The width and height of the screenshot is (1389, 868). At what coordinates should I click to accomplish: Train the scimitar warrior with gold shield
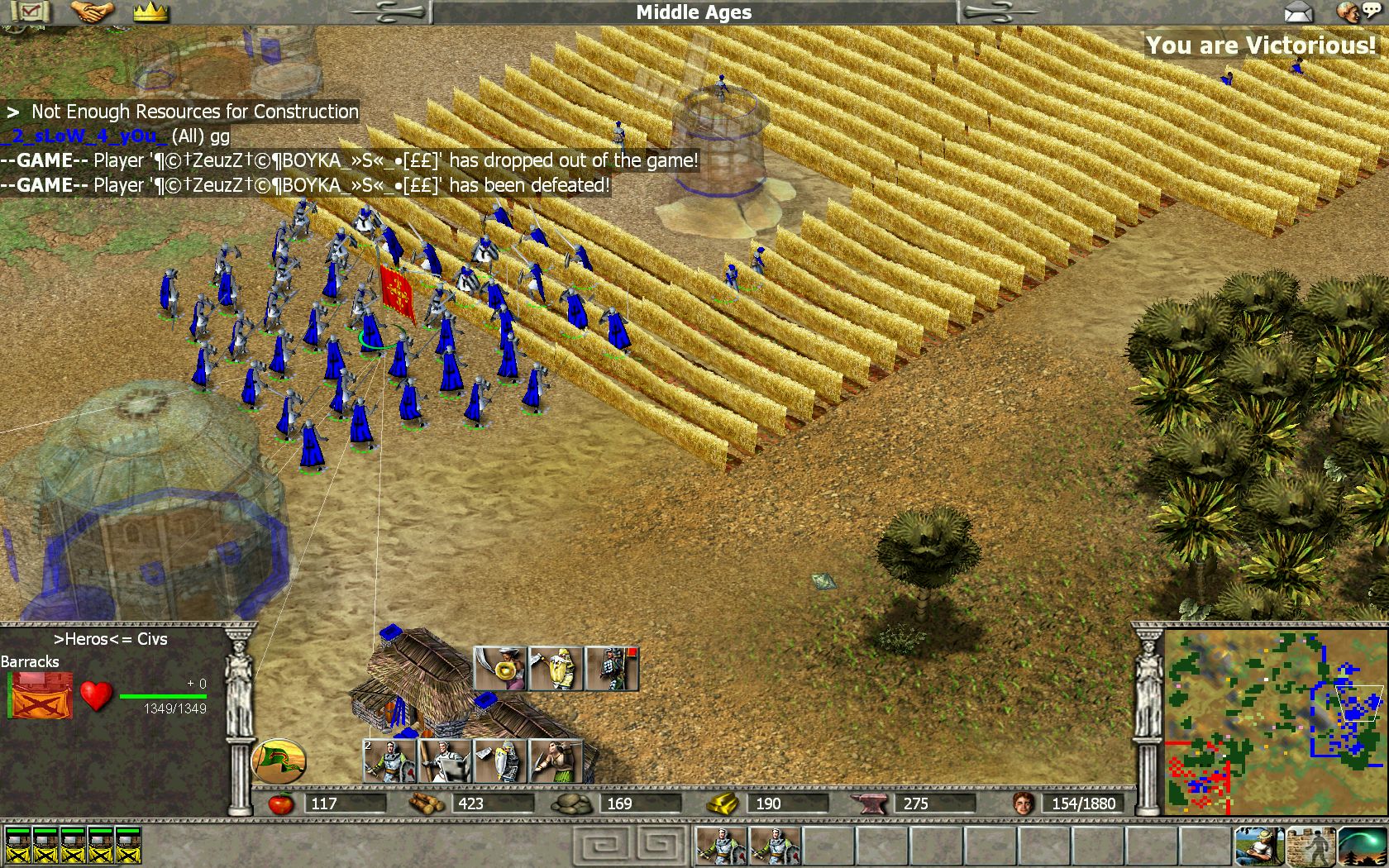pos(499,668)
